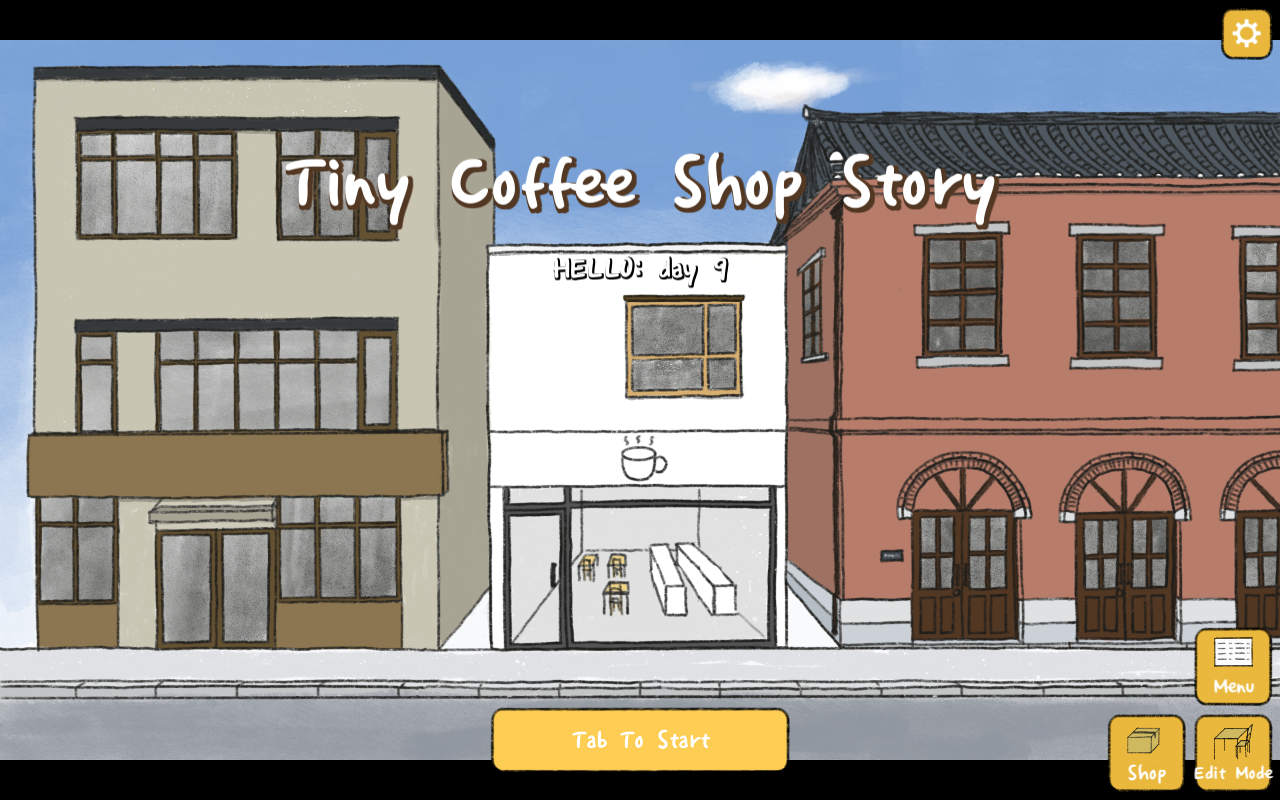Screen dimensions: 1280x800
Task: Click the Edit Mode label text
Action: [x=1234, y=772]
